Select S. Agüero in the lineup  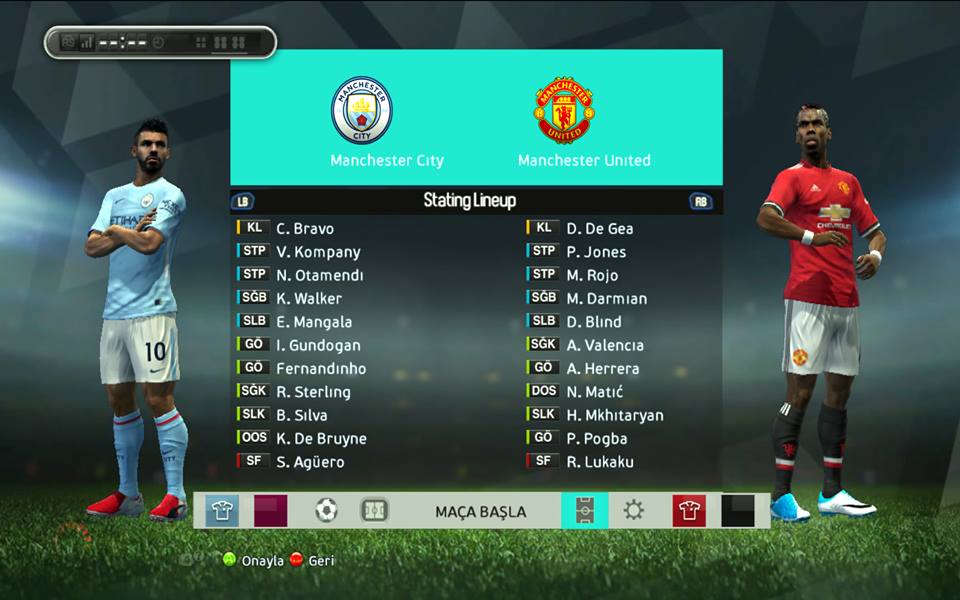click(310, 462)
